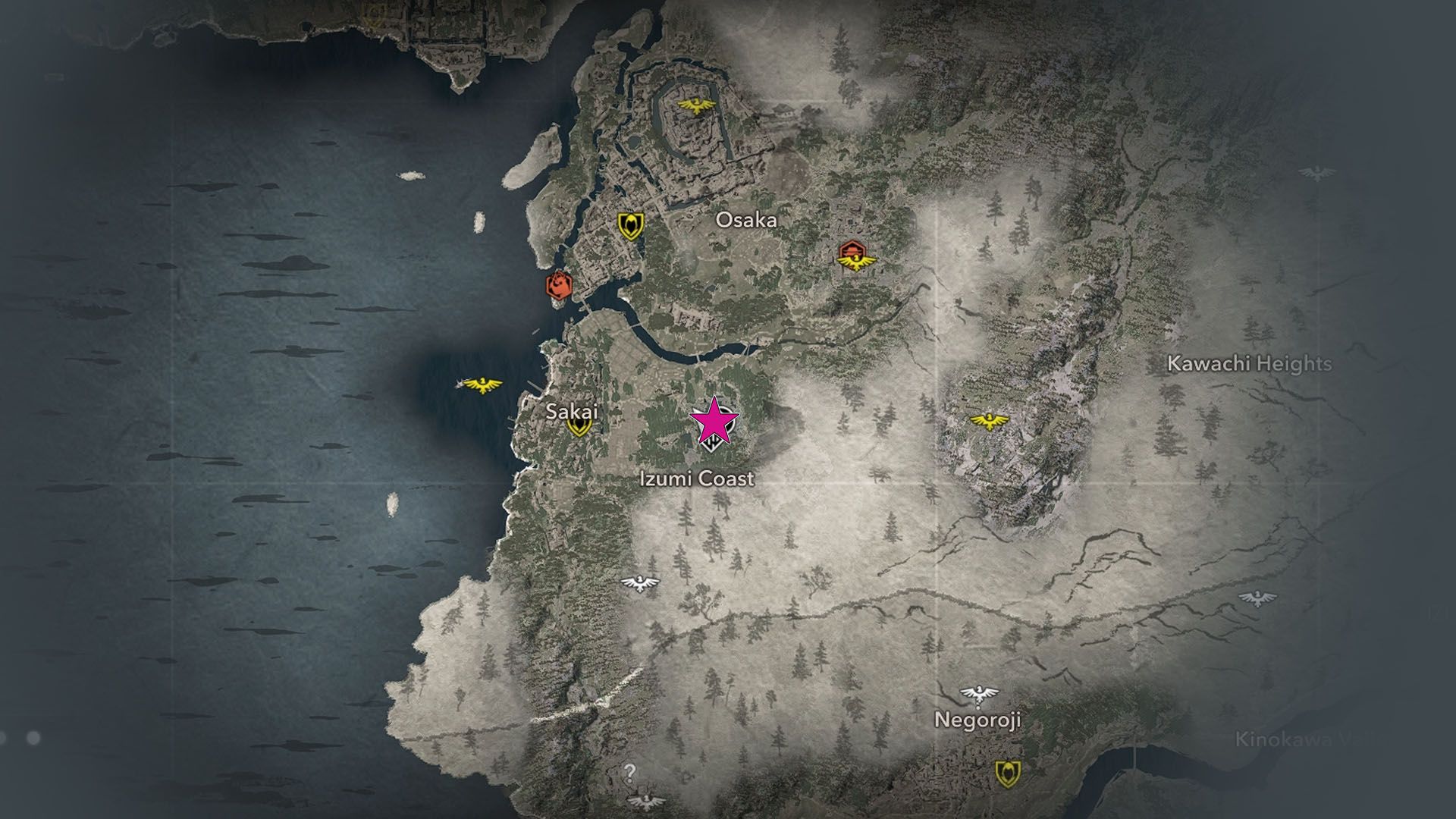Screen dimensions: 1456x819
Task: Click the question mark undiscovered location marker
Action: (631, 773)
